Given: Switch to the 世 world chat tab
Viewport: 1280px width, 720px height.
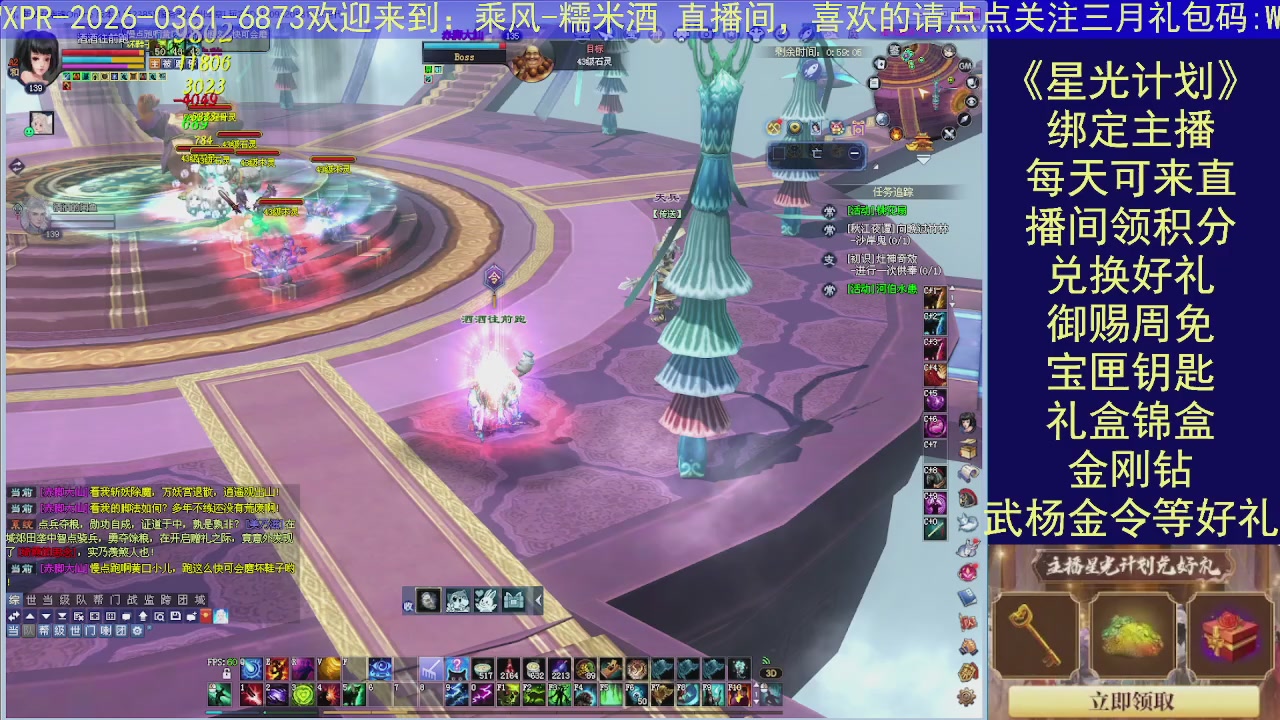Looking at the screenshot, I should 33,600.
